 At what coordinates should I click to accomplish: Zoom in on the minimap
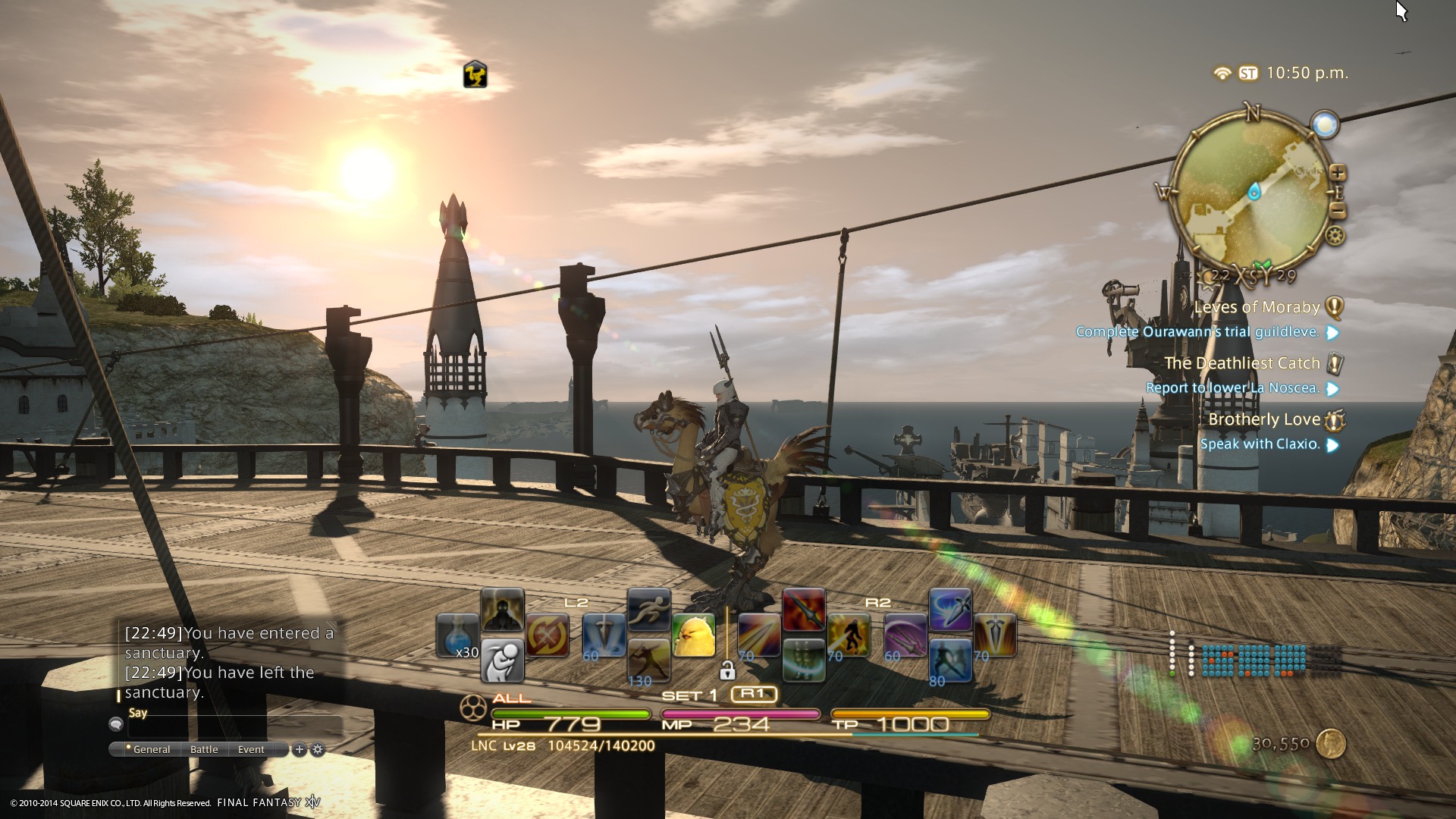[x=1338, y=173]
